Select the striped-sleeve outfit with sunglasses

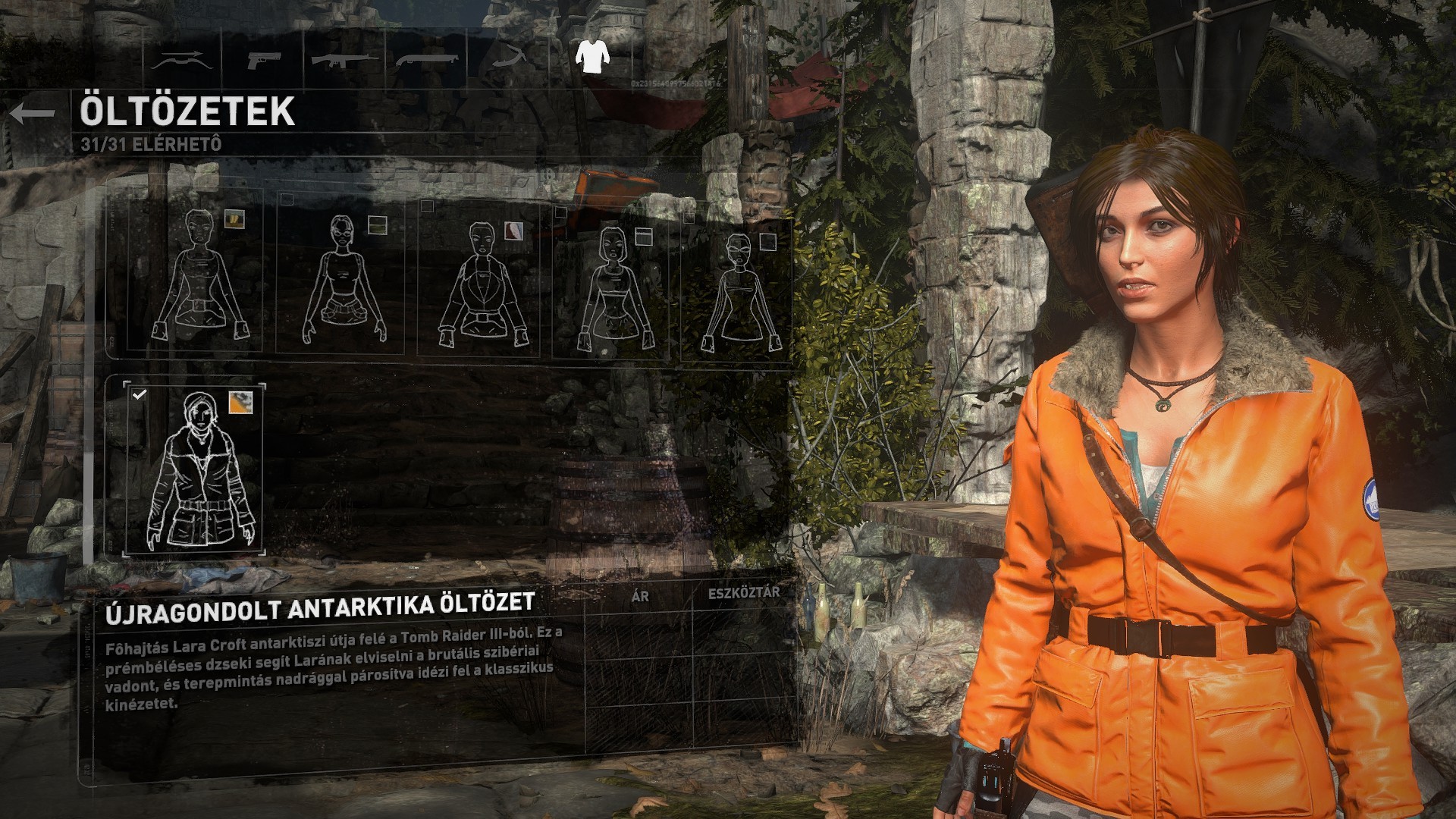point(736,292)
